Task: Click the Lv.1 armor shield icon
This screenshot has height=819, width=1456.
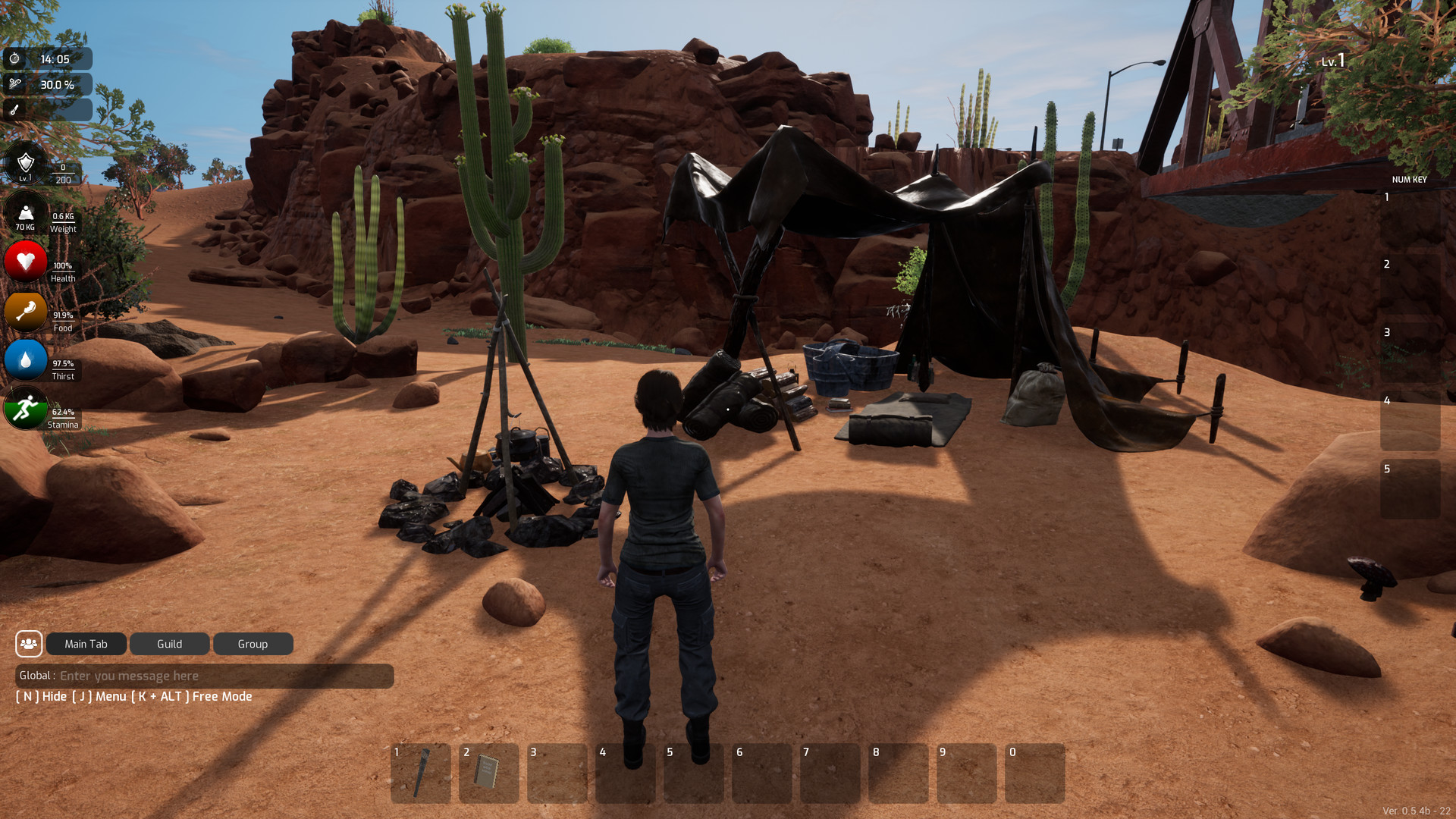Action: tap(25, 162)
